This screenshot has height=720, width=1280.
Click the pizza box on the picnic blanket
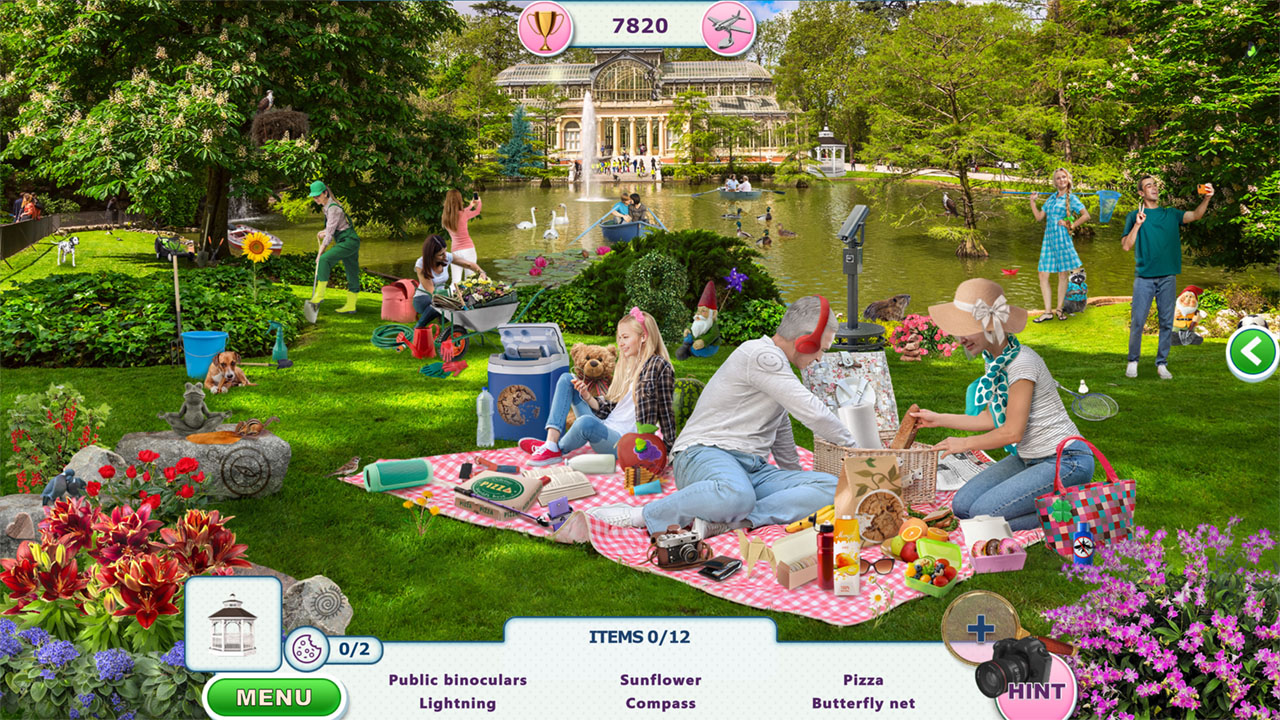click(497, 491)
